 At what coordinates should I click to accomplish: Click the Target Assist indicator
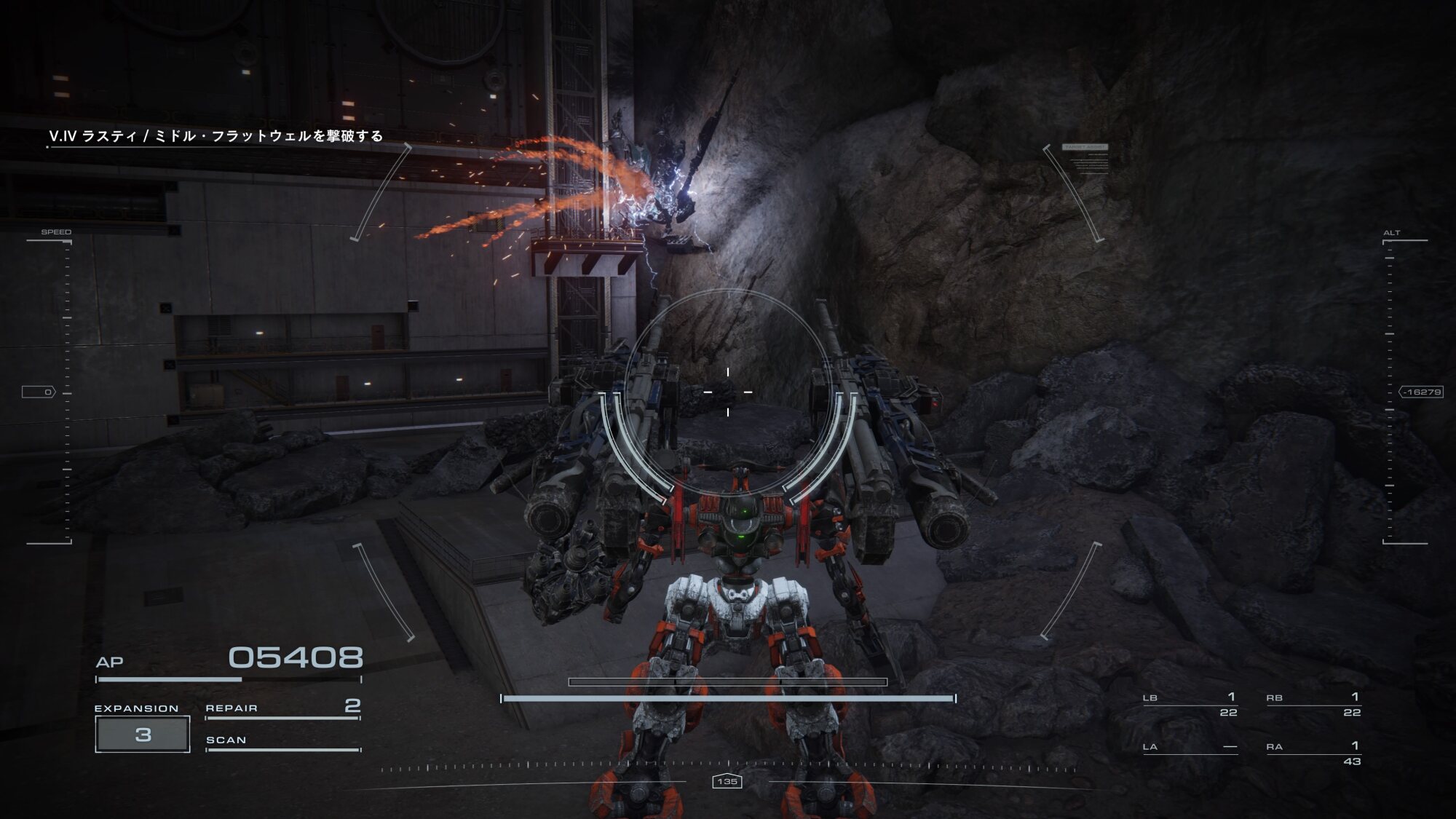click(1085, 148)
